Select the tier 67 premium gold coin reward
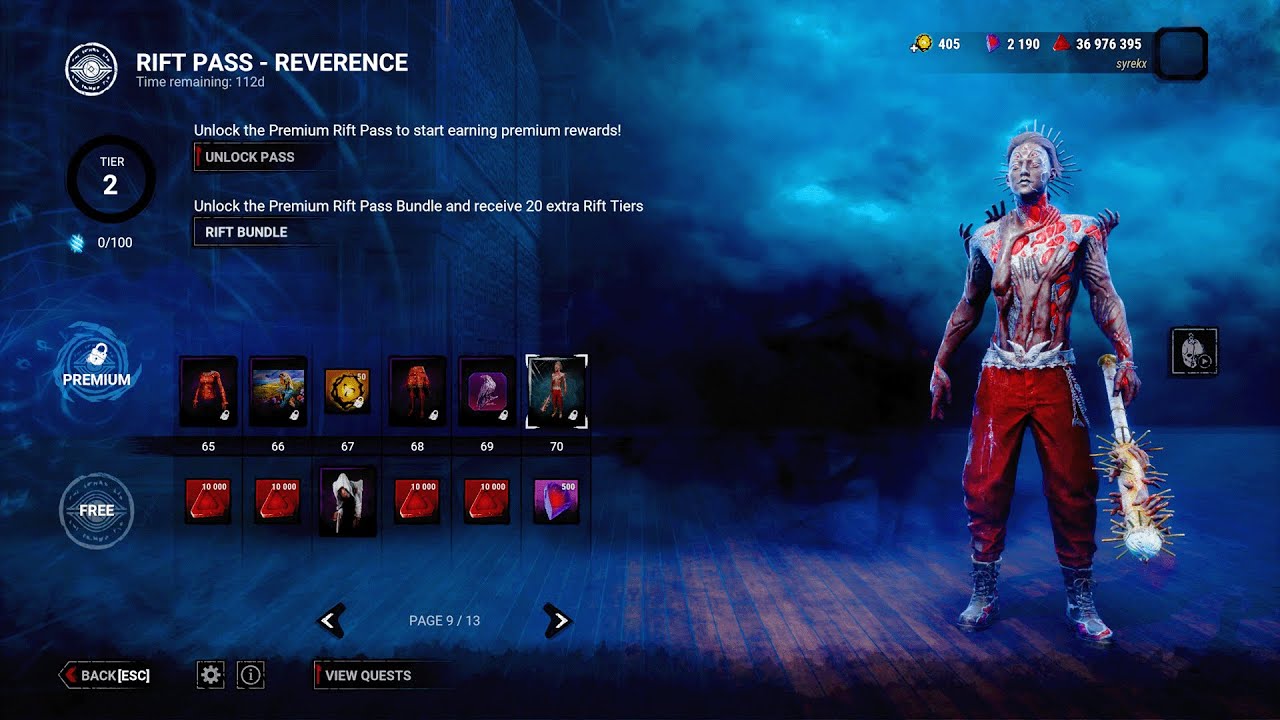Viewport: 1280px width, 720px height. (347, 391)
